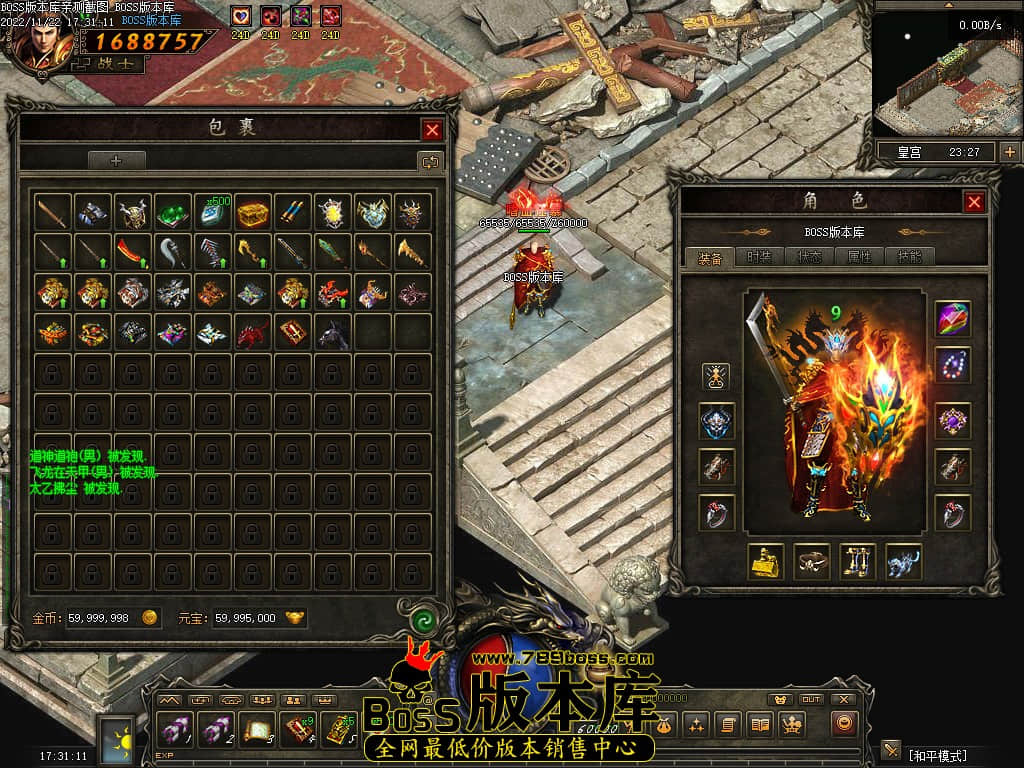Toggle the 和平模式 attack mode label
The height and width of the screenshot is (768, 1024).
pyautogui.click(x=937, y=754)
